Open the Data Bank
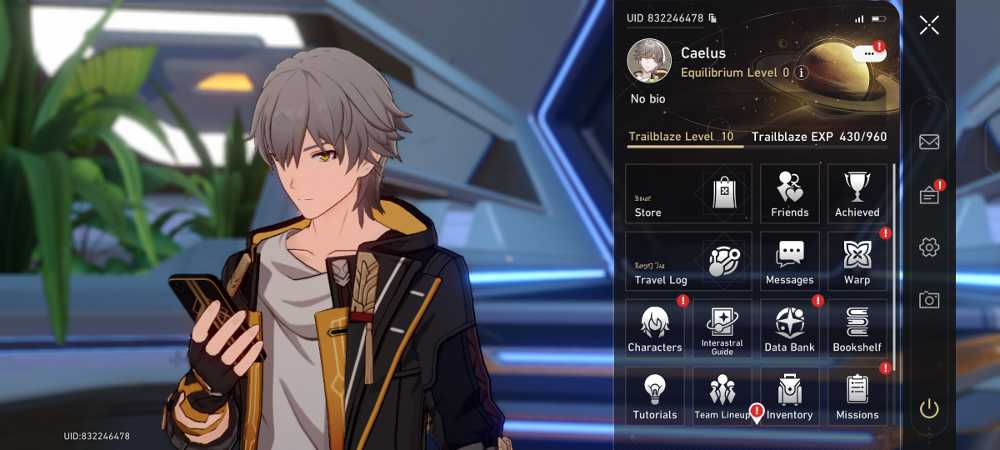The image size is (1000, 450). tap(790, 328)
